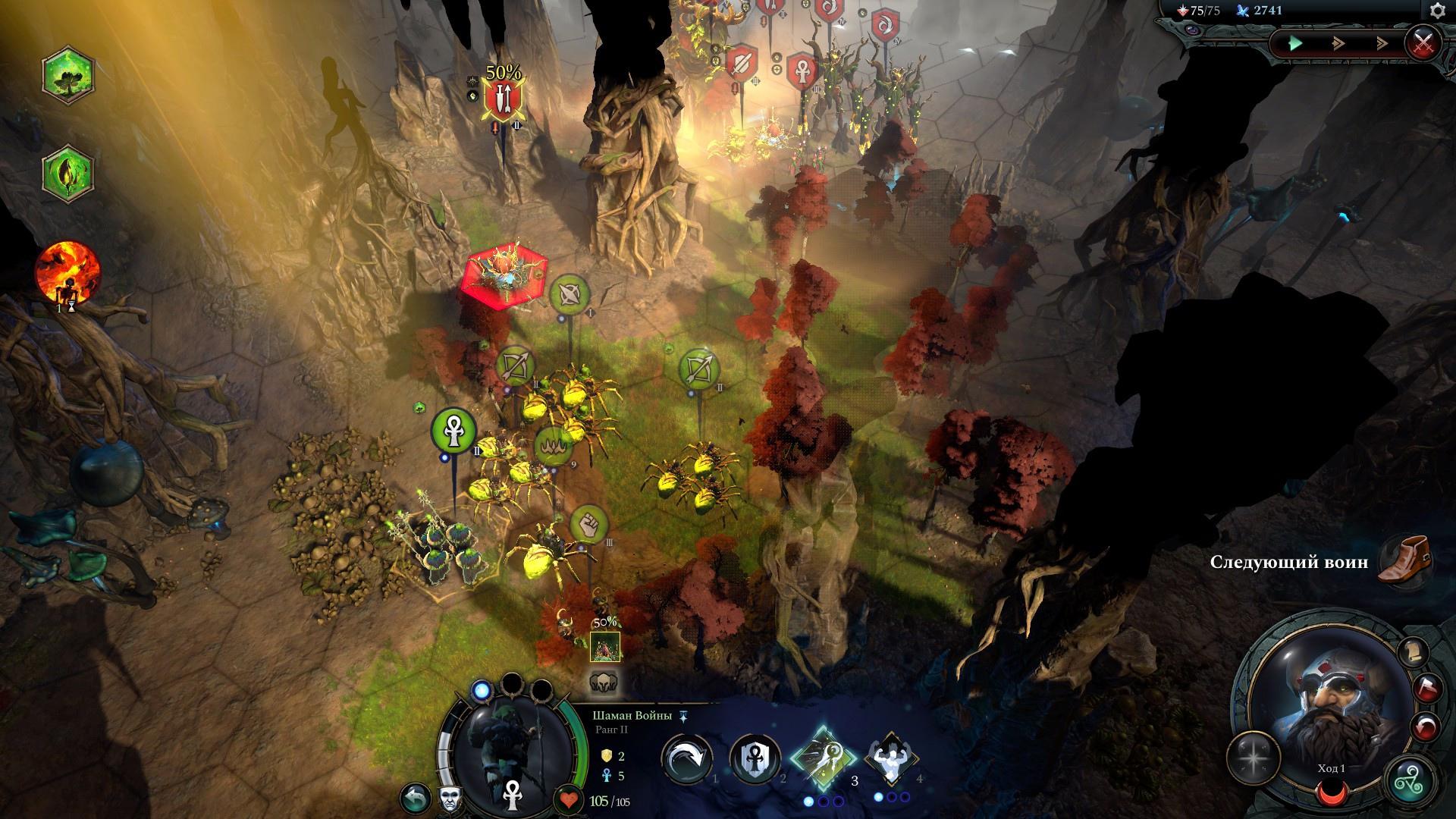This screenshot has width=1456, height=819.
Task: Click the fiery orb effect icon
Action: [x=67, y=271]
